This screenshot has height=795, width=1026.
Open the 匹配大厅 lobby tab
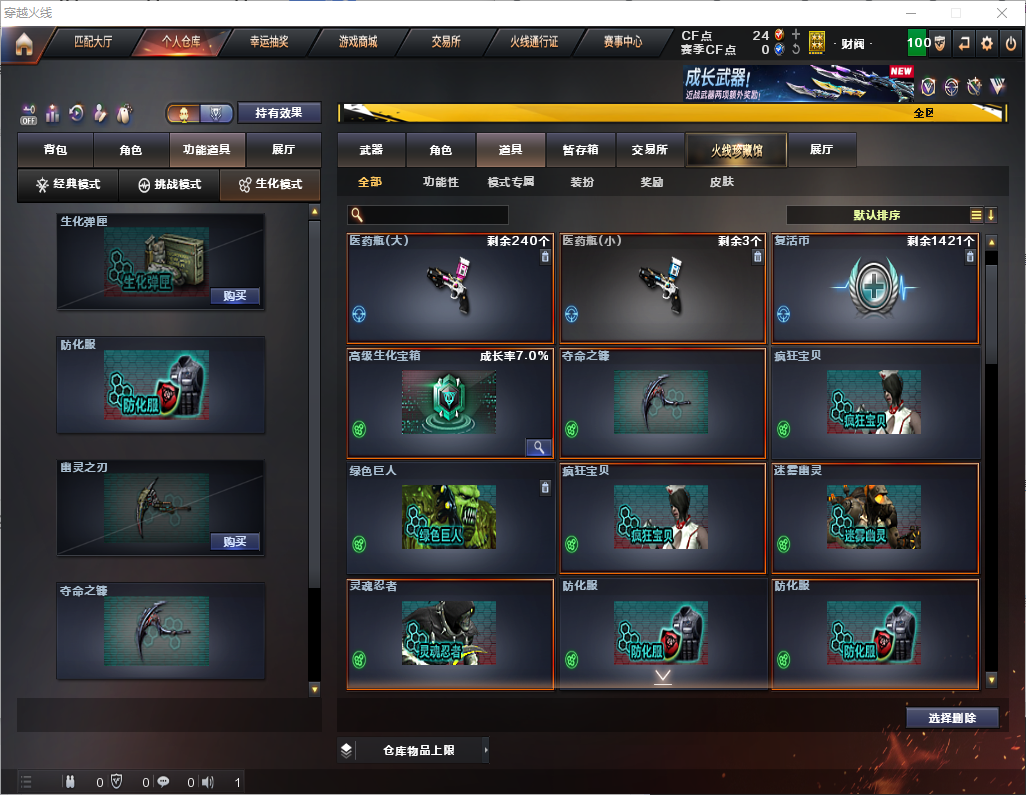93,42
